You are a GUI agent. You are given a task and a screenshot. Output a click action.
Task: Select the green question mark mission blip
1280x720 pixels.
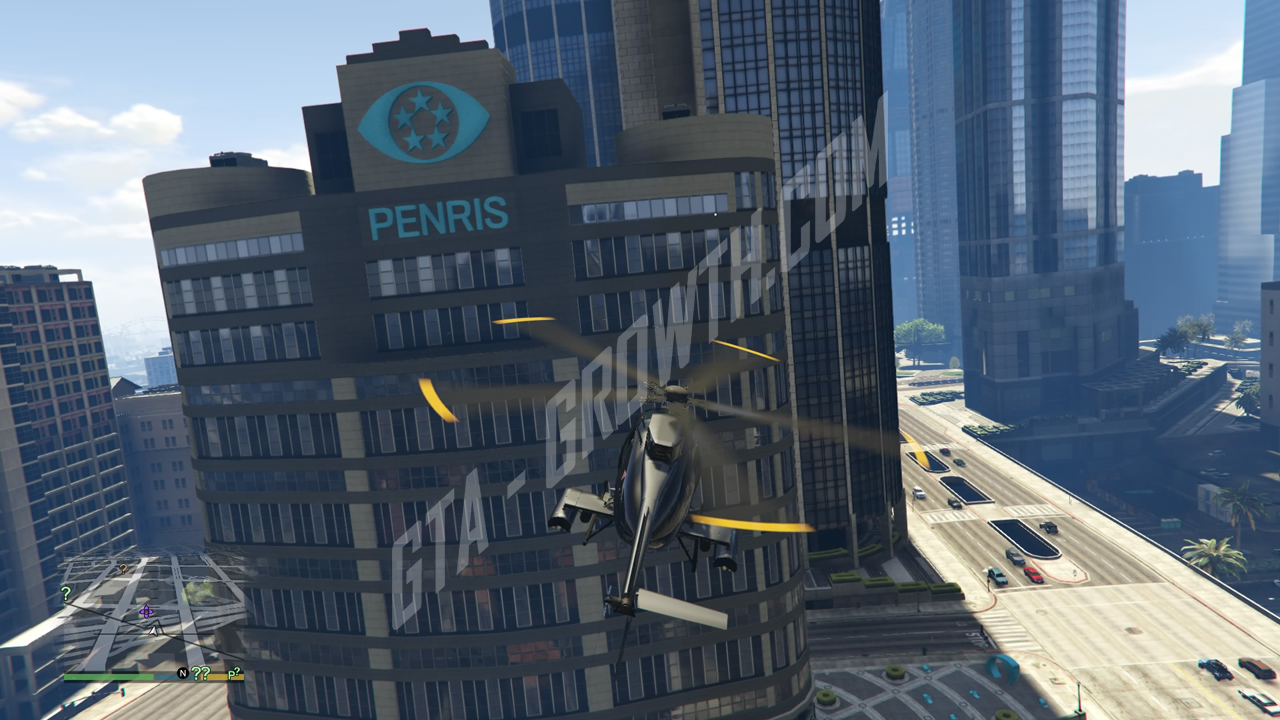pyautogui.click(x=66, y=593)
